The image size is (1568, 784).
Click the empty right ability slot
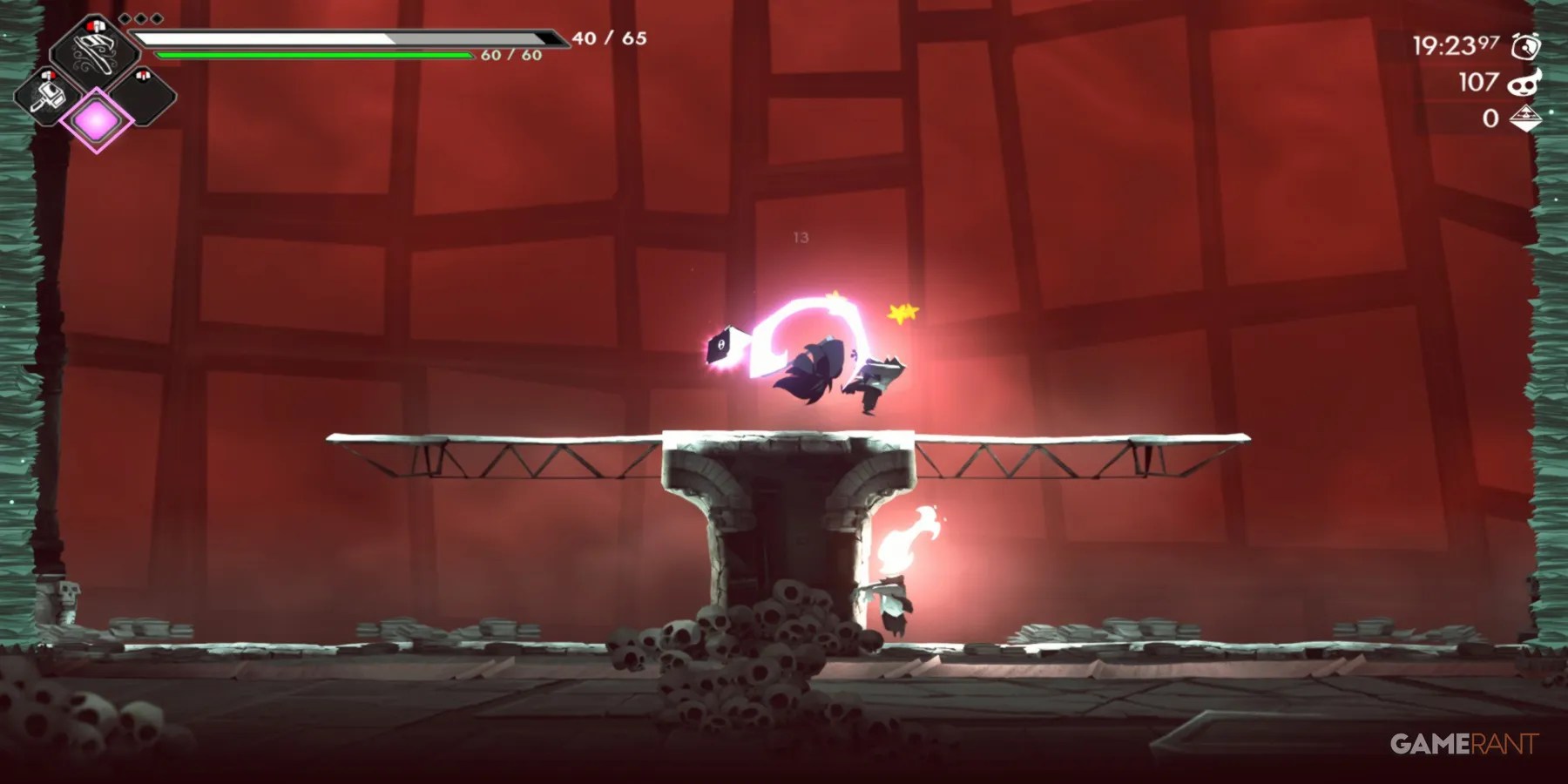click(x=145, y=98)
